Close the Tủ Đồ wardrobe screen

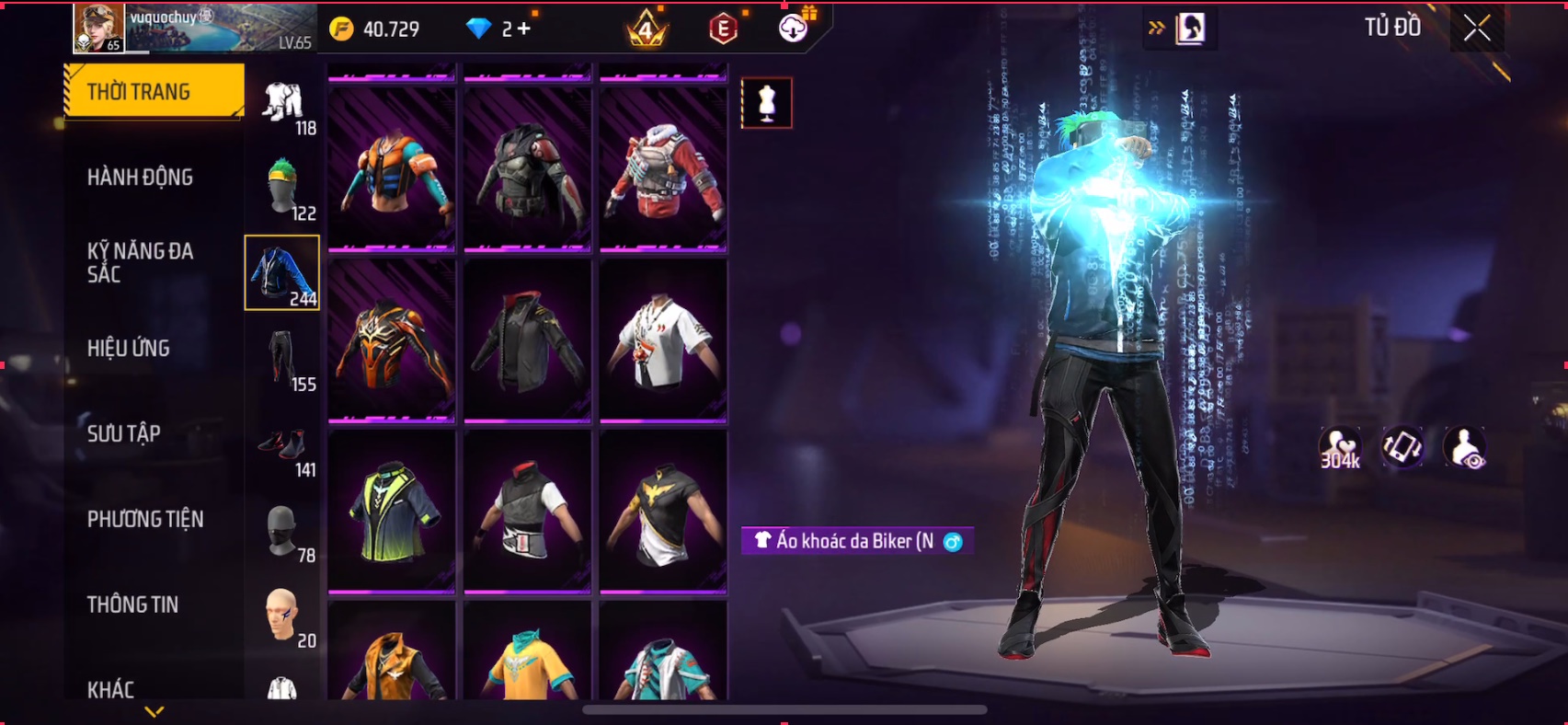pos(1477,29)
